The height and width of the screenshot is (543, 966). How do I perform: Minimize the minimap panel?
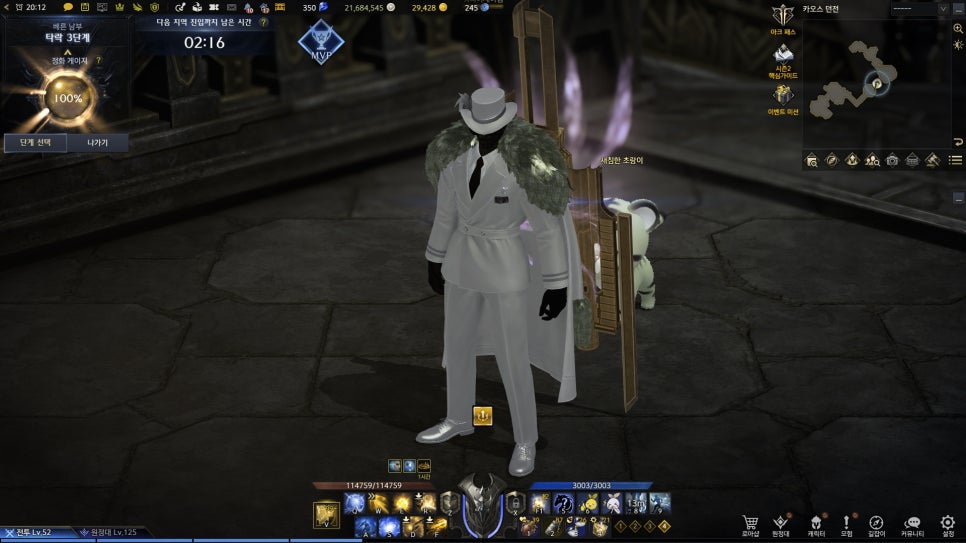958,8
